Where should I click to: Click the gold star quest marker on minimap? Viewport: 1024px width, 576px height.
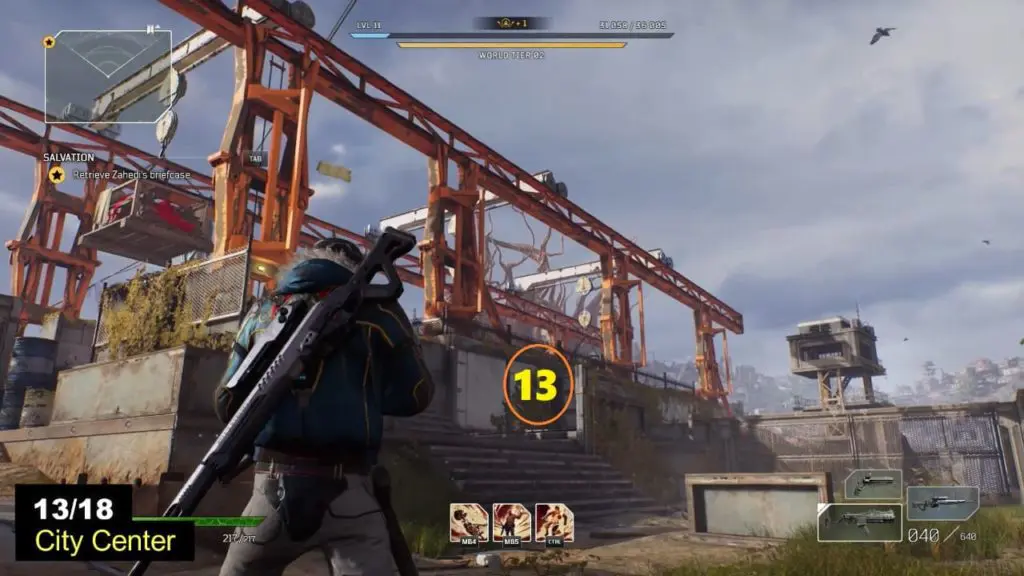click(x=49, y=42)
